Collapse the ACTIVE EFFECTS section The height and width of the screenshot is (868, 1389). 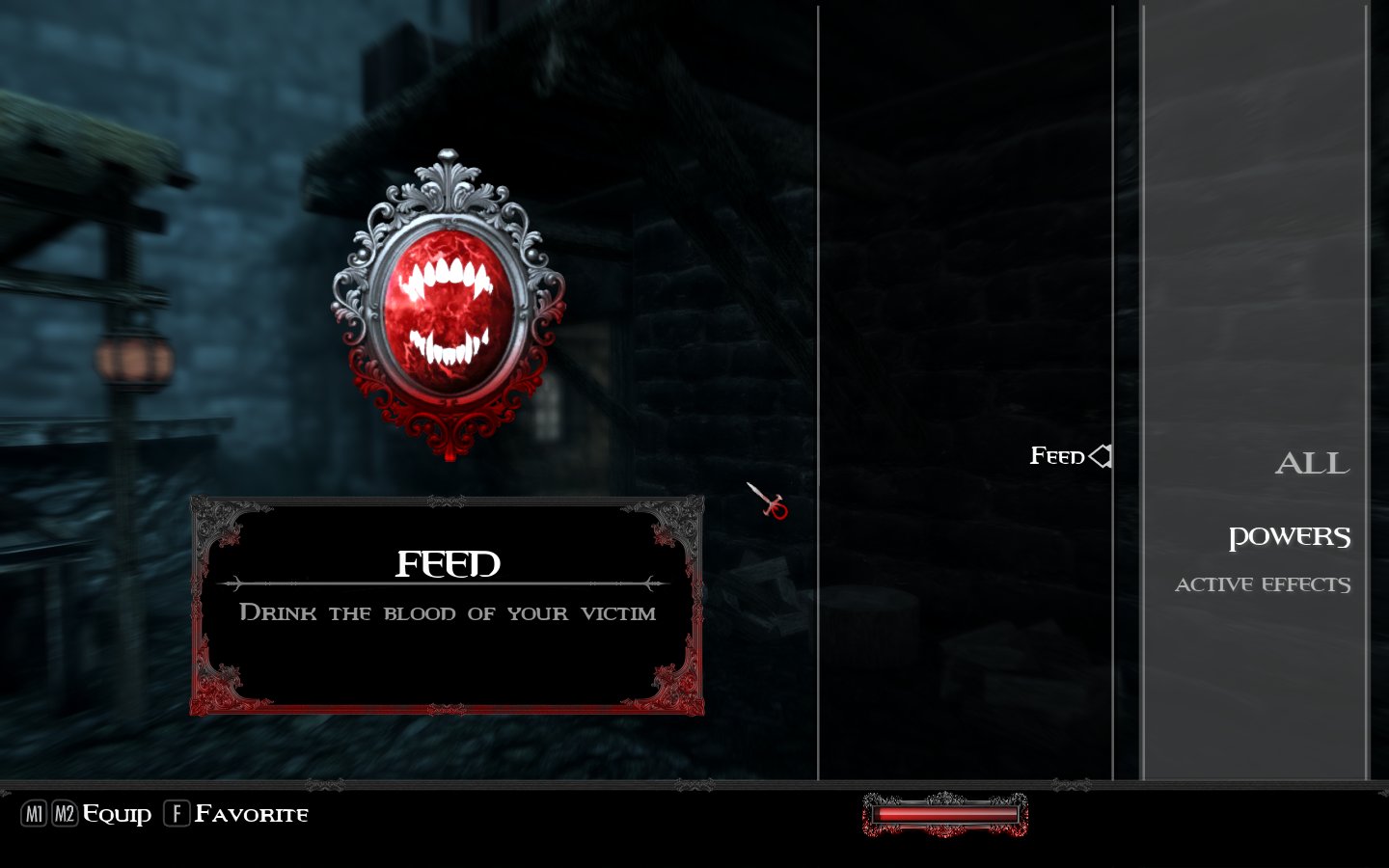(x=1262, y=583)
